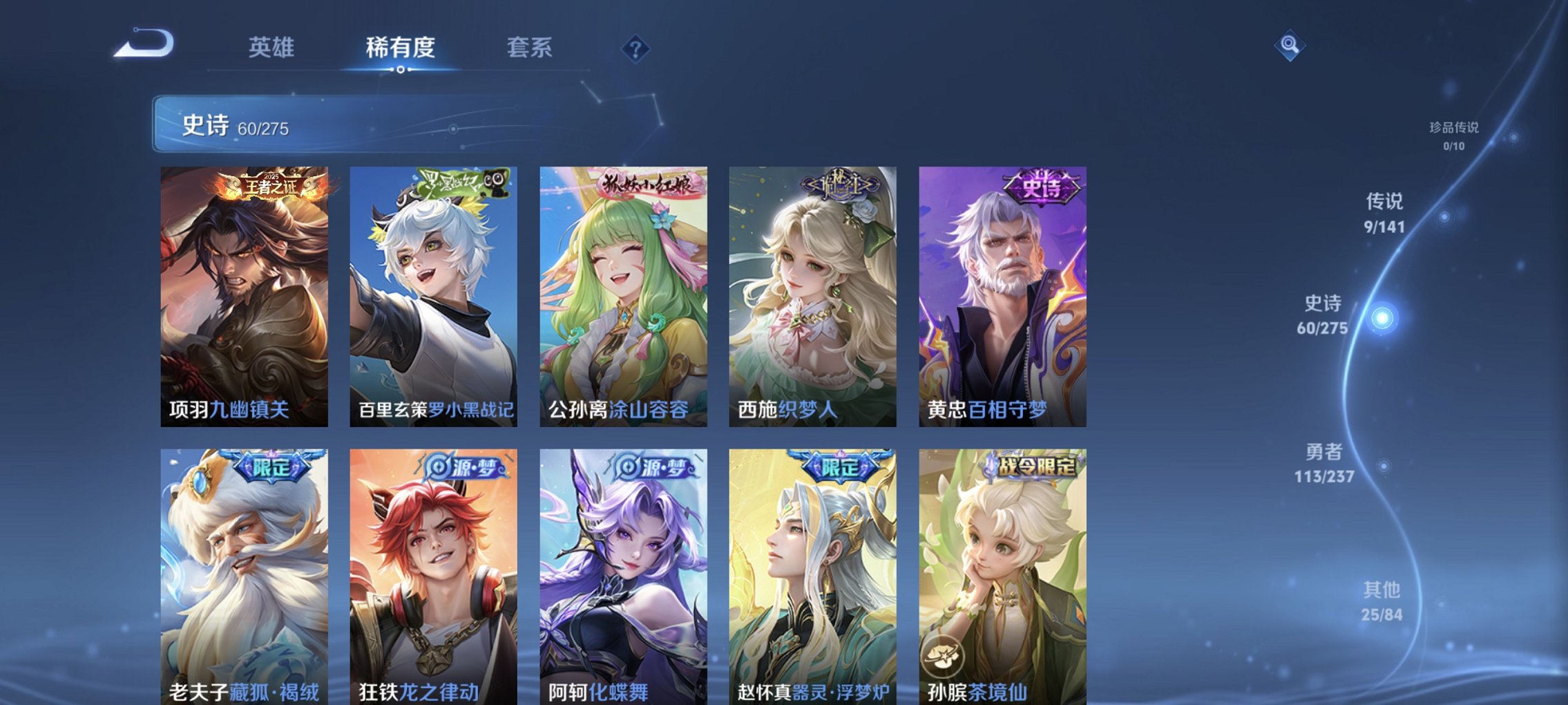Image resolution: width=1568 pixels, height=705 pixels.
Task: Select the 稀有度 tab
Action: 400,48
